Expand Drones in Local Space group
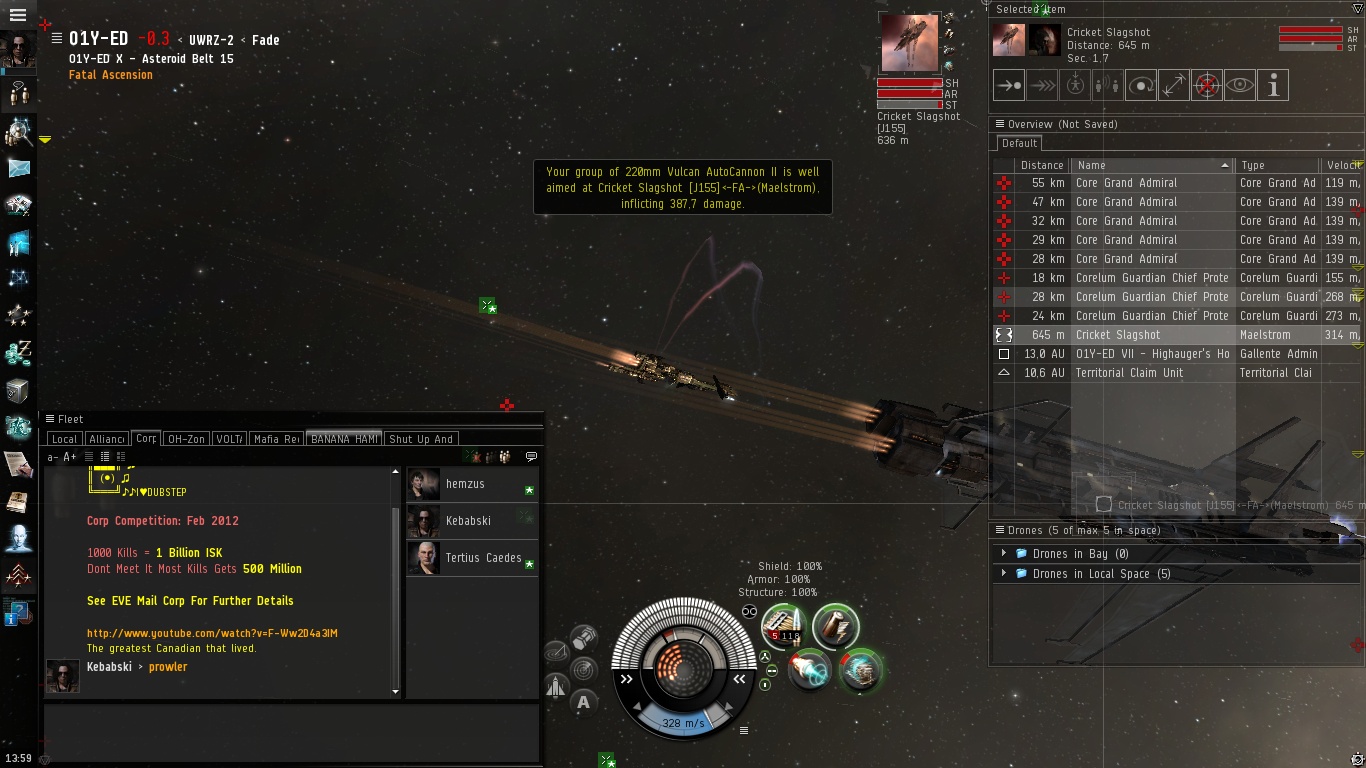 pyautogui.click(x=1004, y=574)
